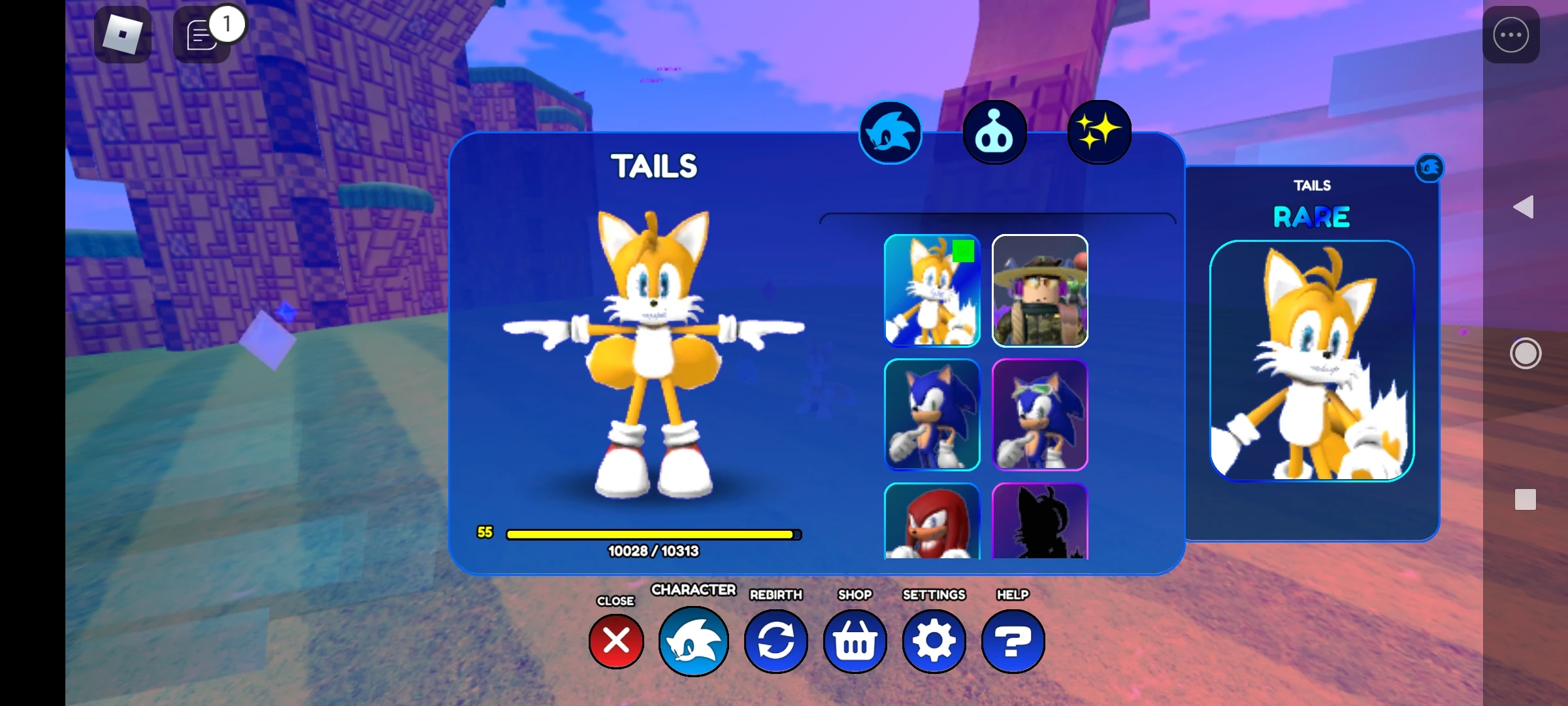1568x706 pixels.
Task: Open the Settings gear
Action: click(934, 641)
